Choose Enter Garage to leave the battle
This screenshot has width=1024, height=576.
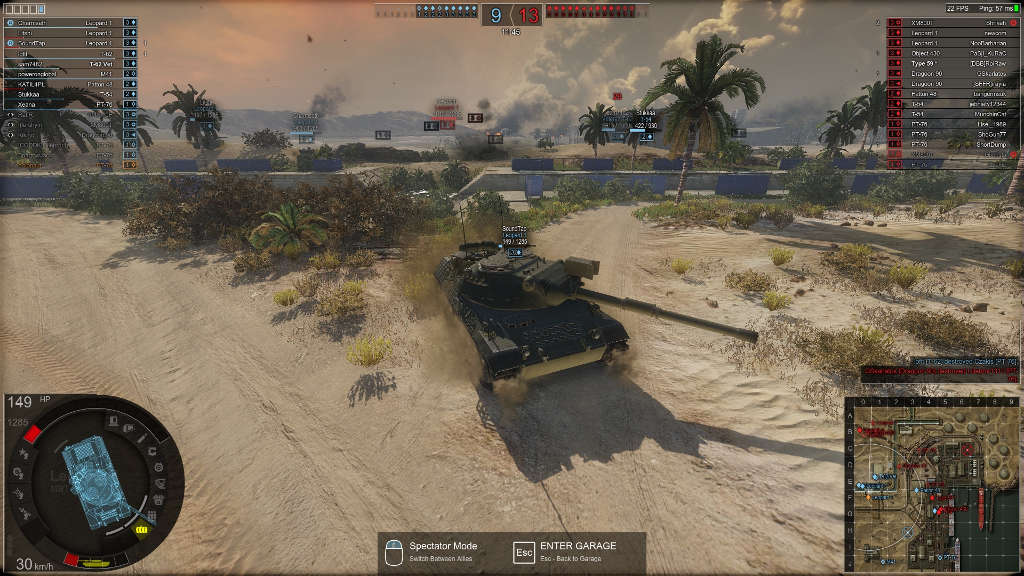[577, 552]
